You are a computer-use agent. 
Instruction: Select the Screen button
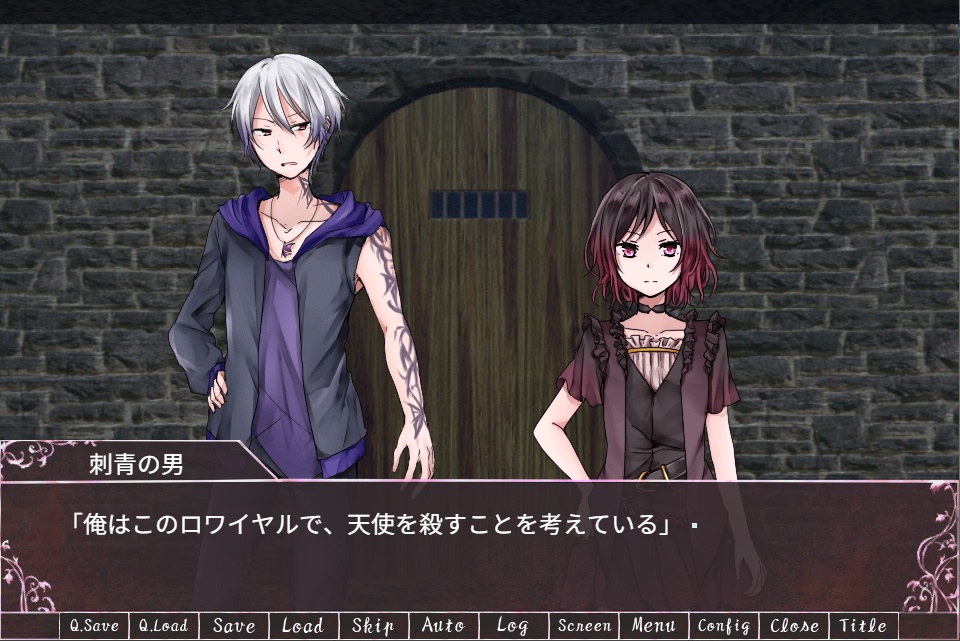584,626
